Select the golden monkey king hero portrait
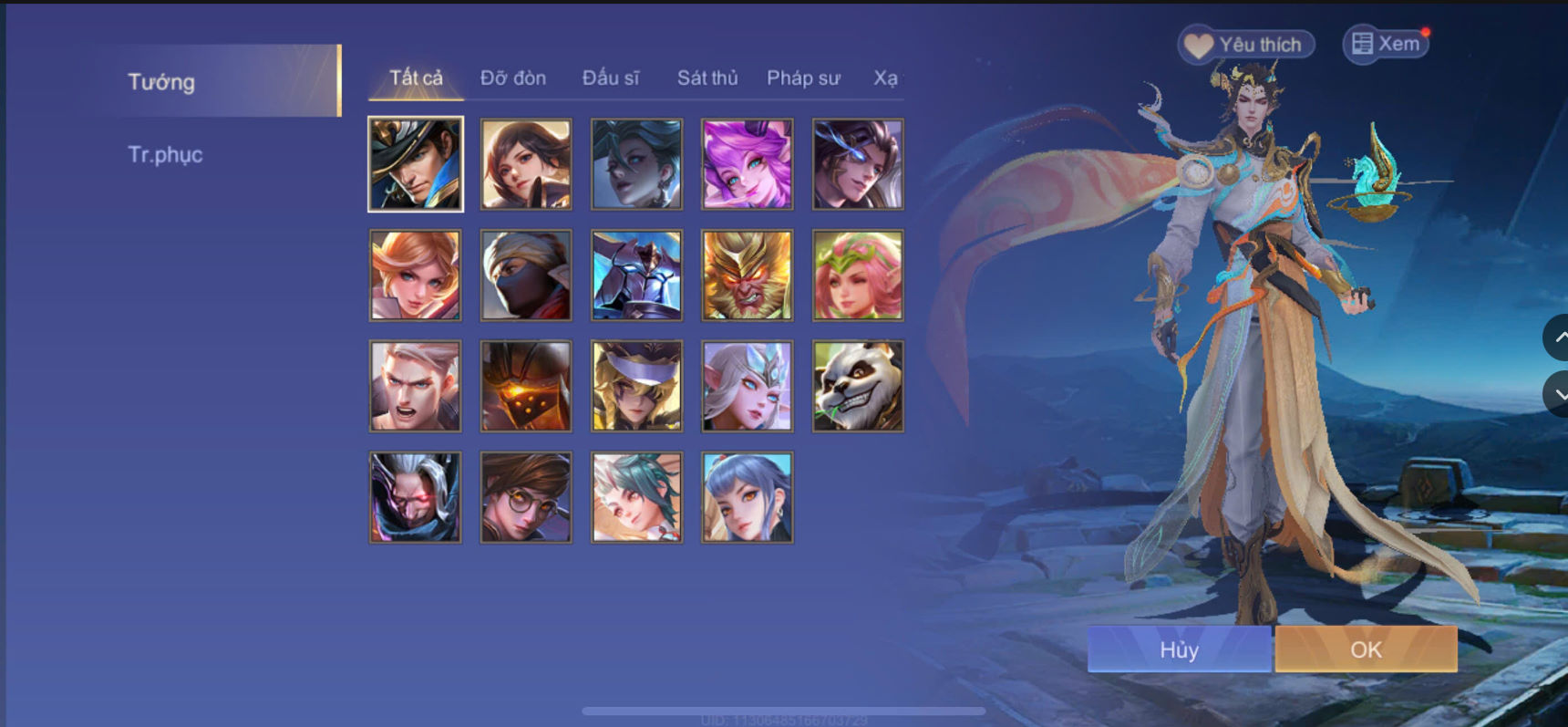Image resolution: width=1568 pixels, height=727 pixels. pyautogui.click(x=748, y=275)
